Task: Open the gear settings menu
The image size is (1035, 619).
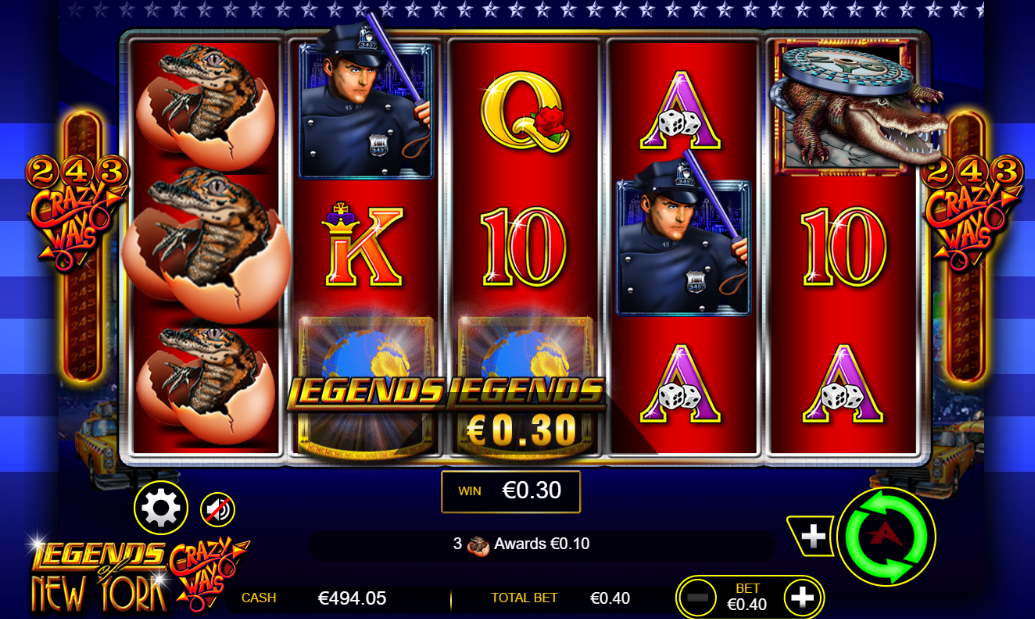Action: (x=161, y=509)
